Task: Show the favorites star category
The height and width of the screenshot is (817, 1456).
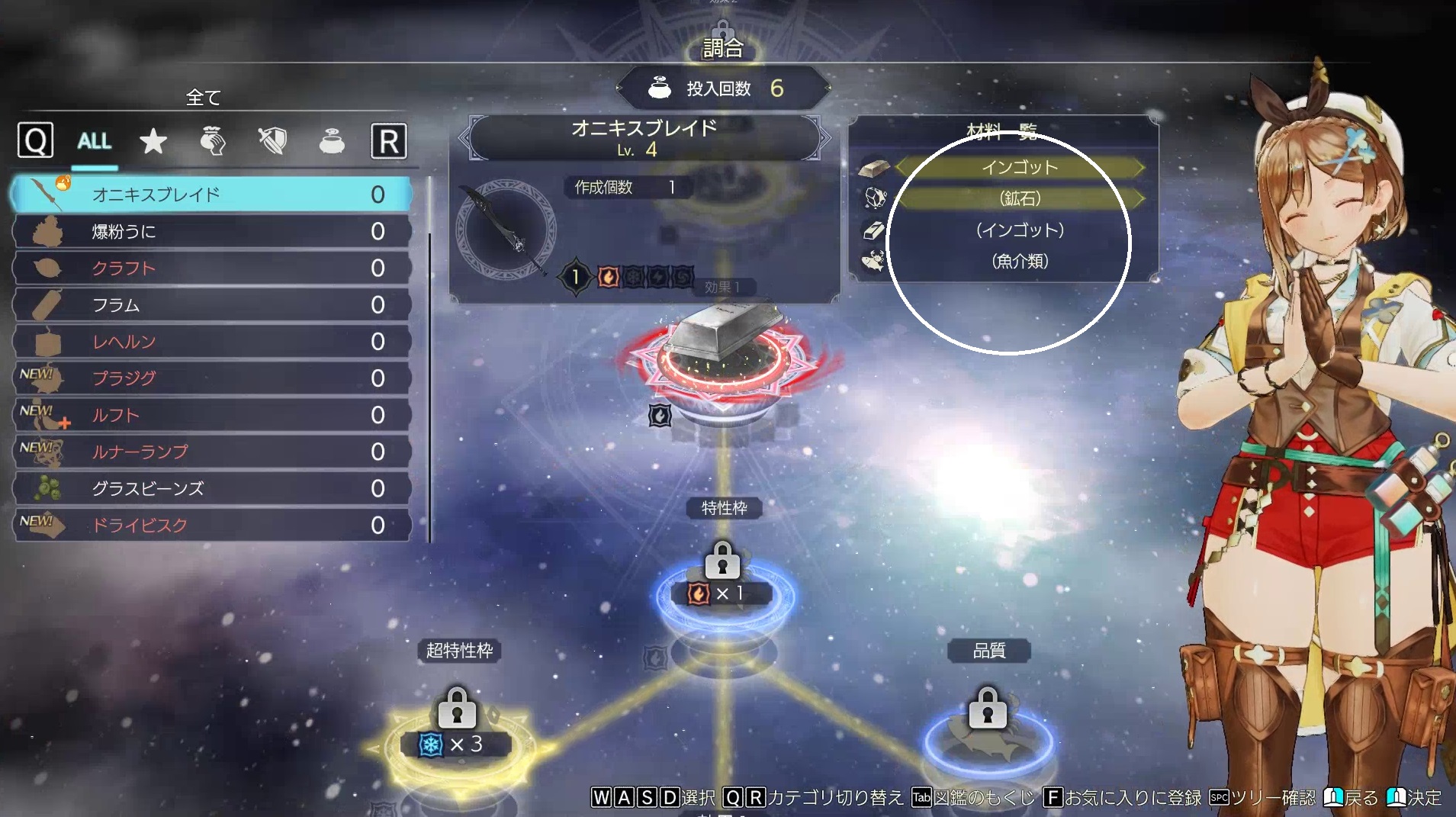Action: click(x=153, y=141)
